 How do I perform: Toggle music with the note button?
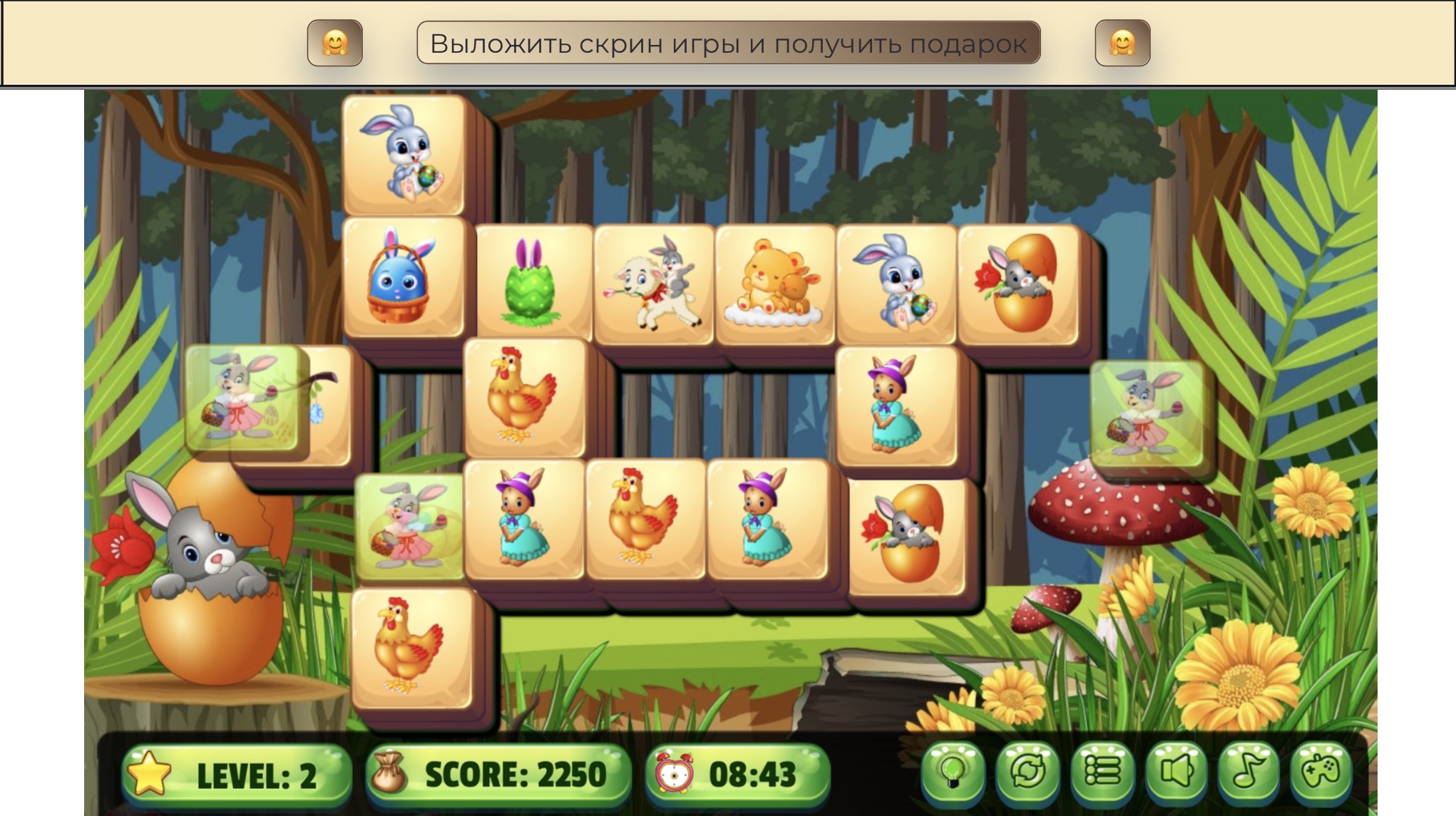[1249, 773]
